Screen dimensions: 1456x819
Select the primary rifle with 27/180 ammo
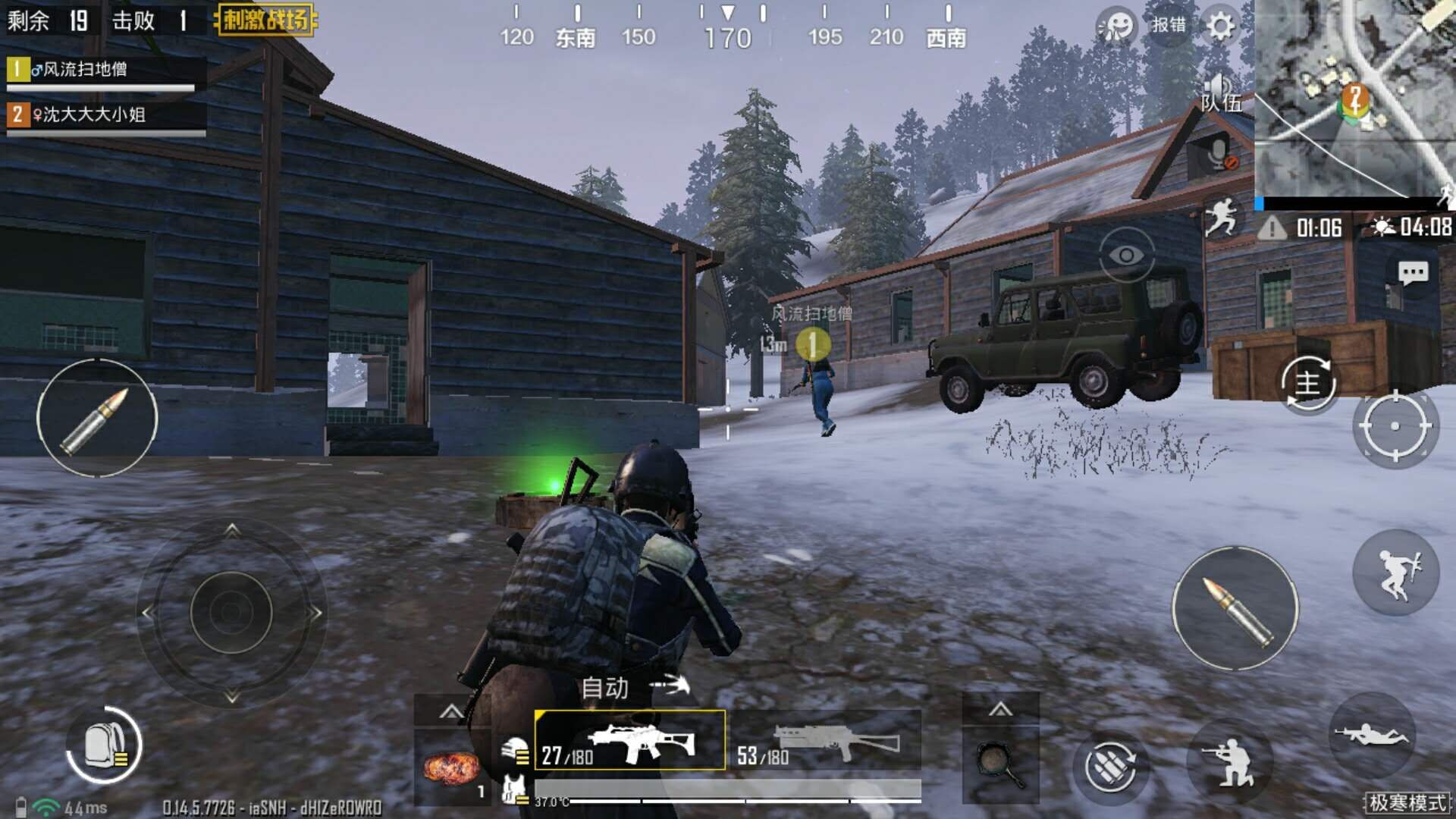629,740
